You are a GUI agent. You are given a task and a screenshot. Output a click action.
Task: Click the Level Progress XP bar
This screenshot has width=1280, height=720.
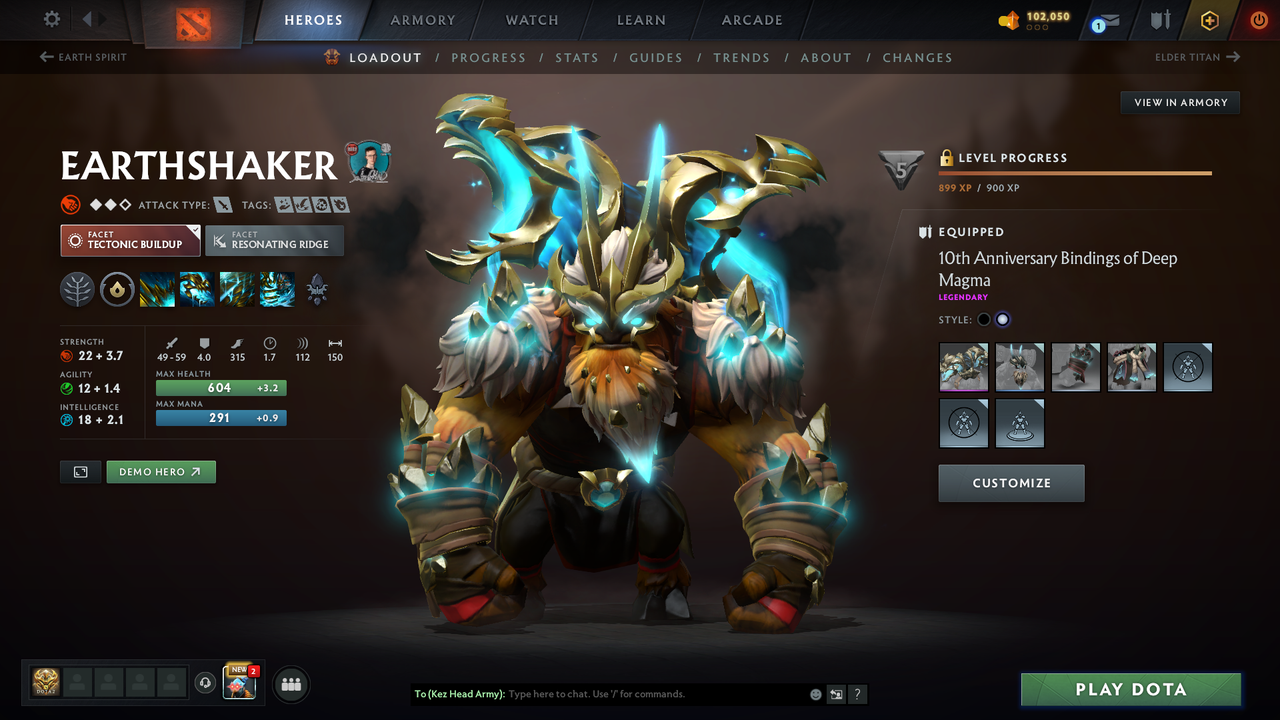[x=1075, y=171]
